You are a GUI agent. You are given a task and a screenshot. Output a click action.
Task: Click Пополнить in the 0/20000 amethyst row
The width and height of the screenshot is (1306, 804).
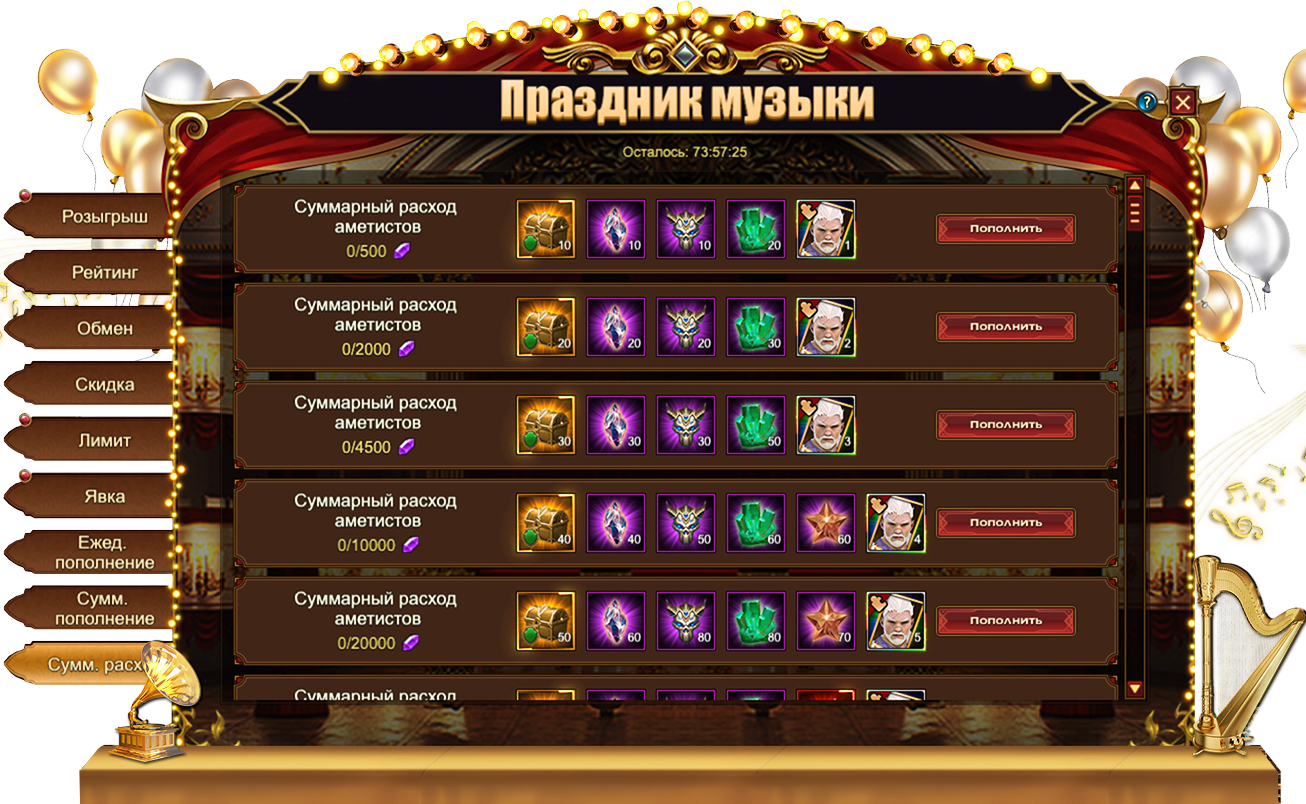point(1005,620)
